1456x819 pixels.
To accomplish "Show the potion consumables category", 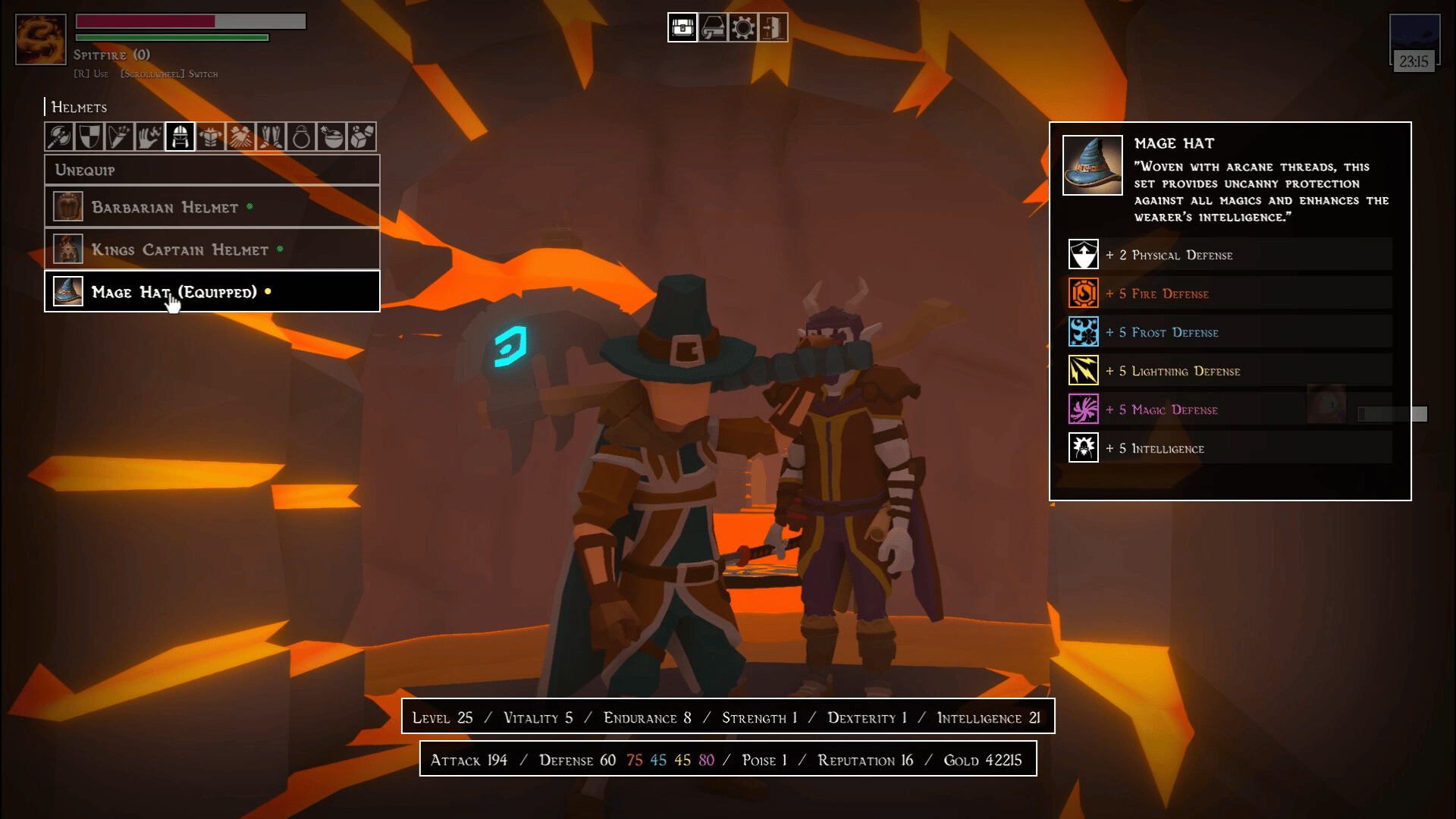I will point(331,137).
